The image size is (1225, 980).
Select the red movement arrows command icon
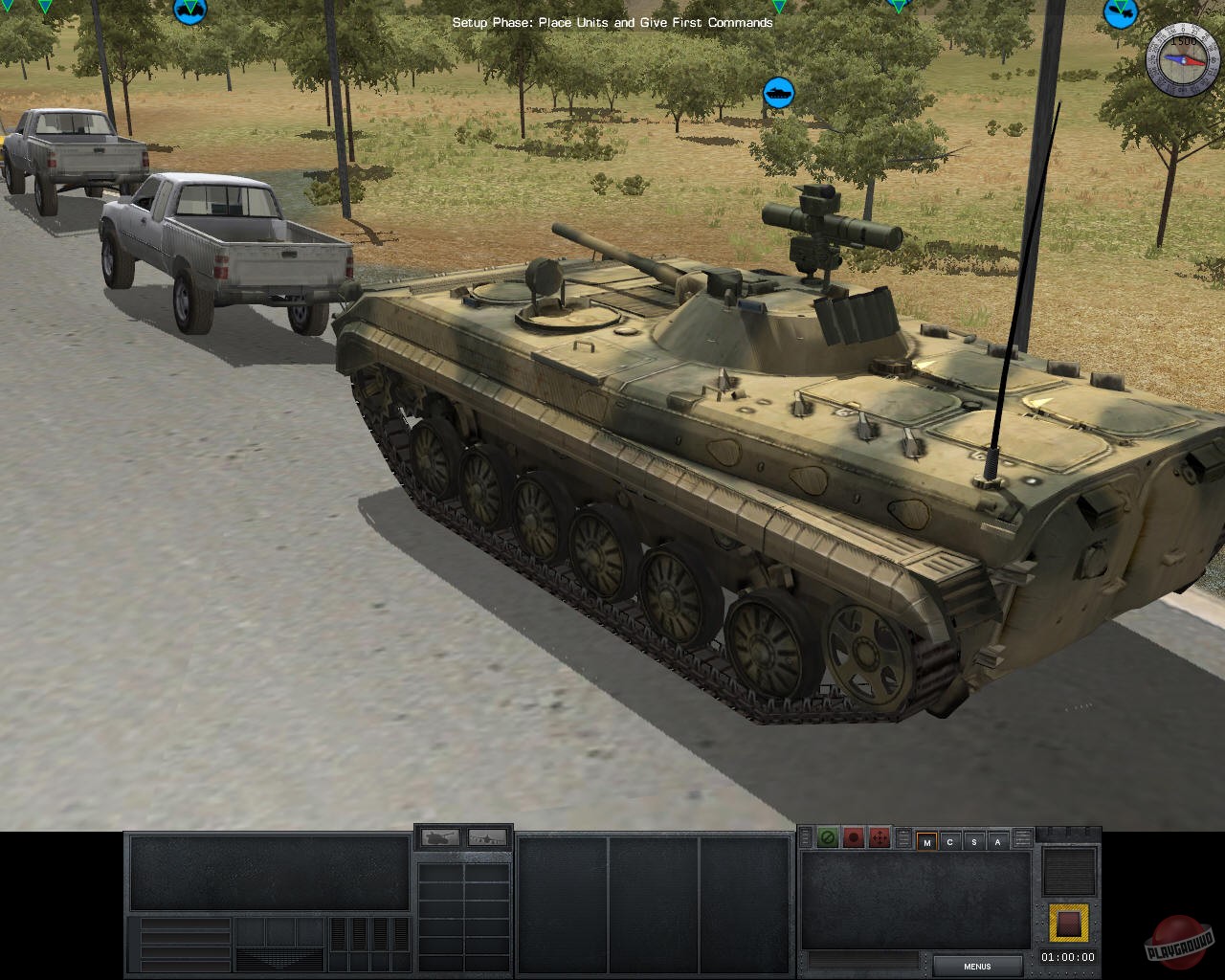pos(879,838)
